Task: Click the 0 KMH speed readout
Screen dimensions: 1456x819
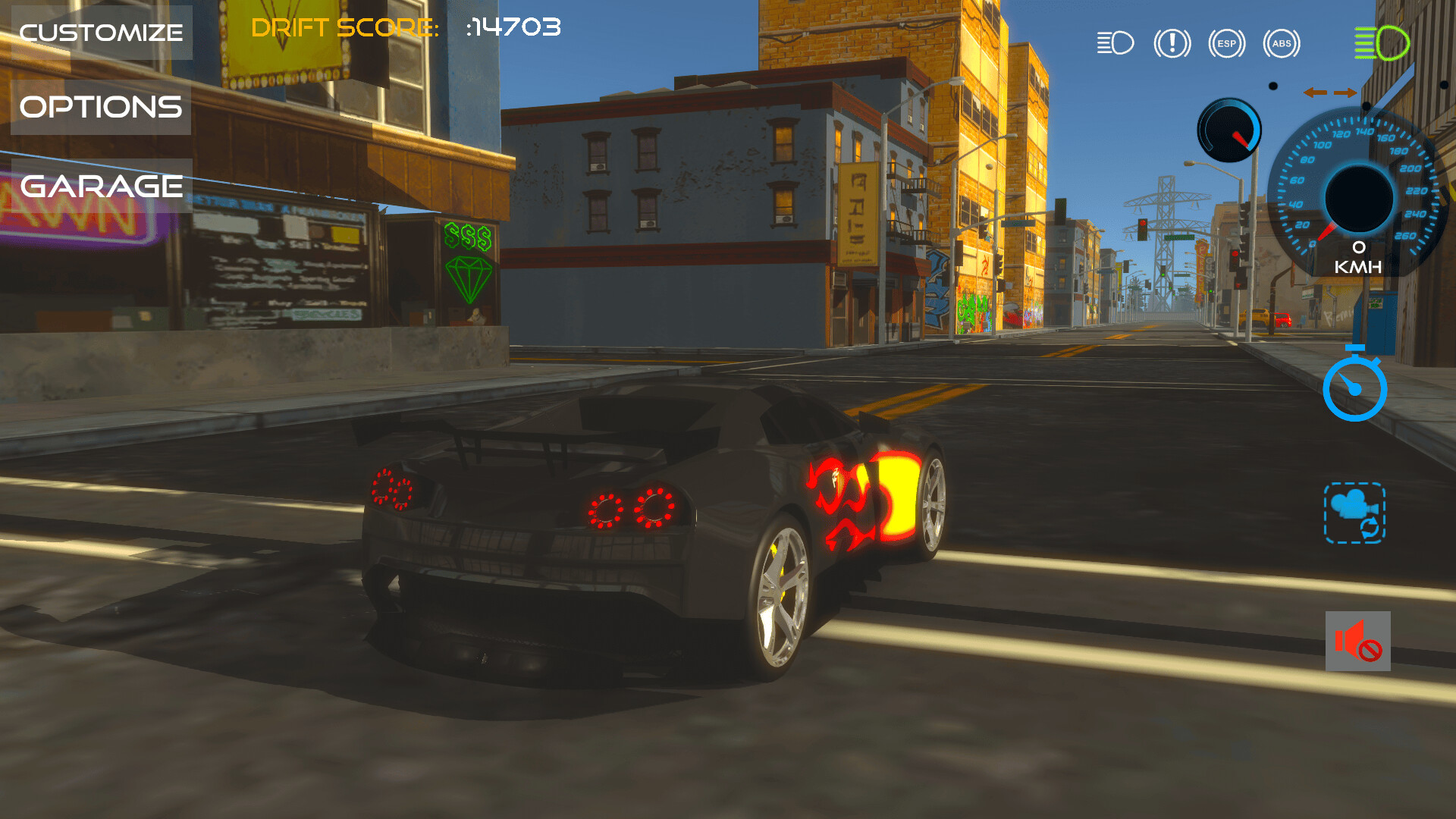Action: (1358, 256)
